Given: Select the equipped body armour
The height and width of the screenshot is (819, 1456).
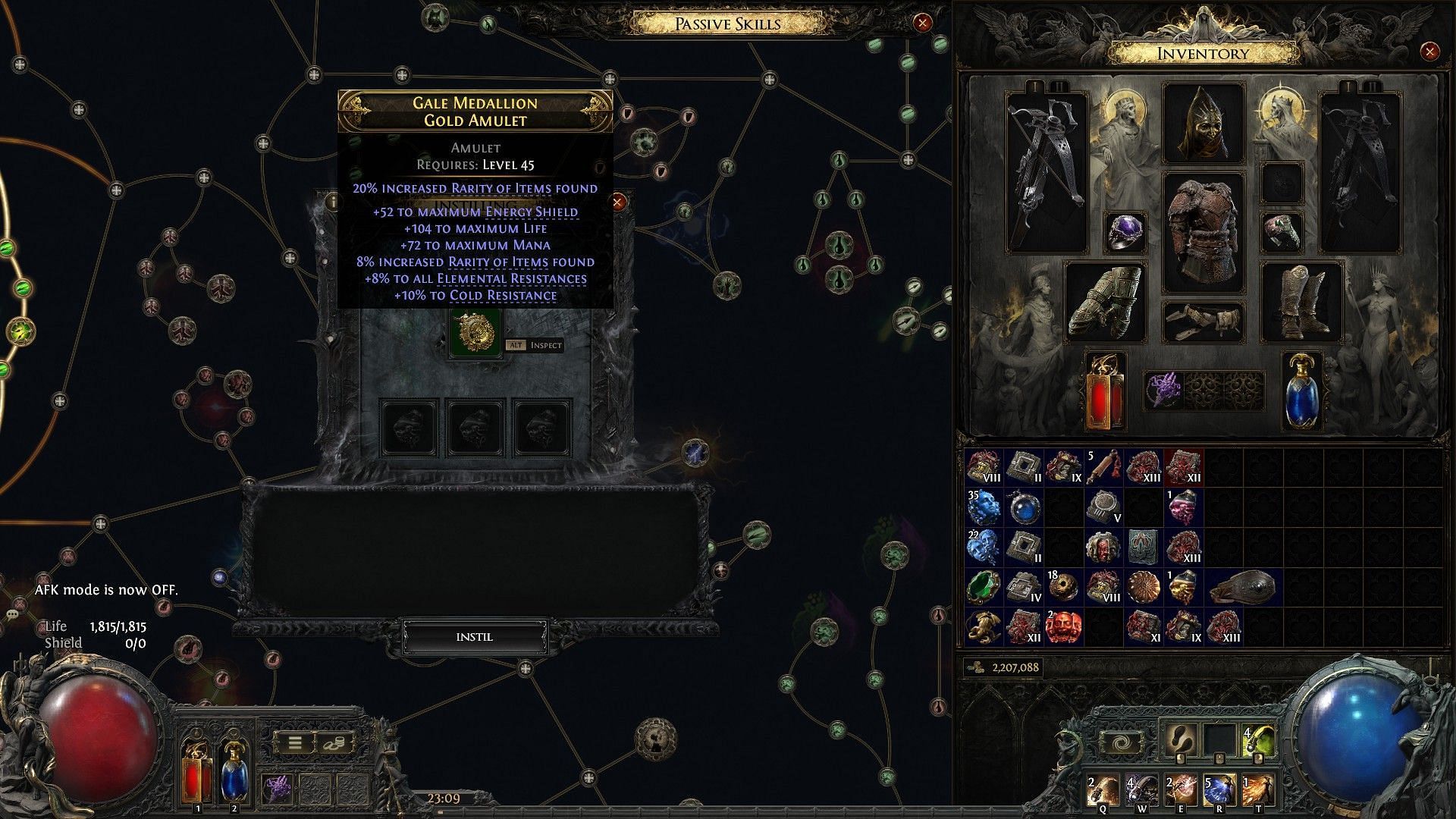Looking at the screenshot, I should point(1203,235).
